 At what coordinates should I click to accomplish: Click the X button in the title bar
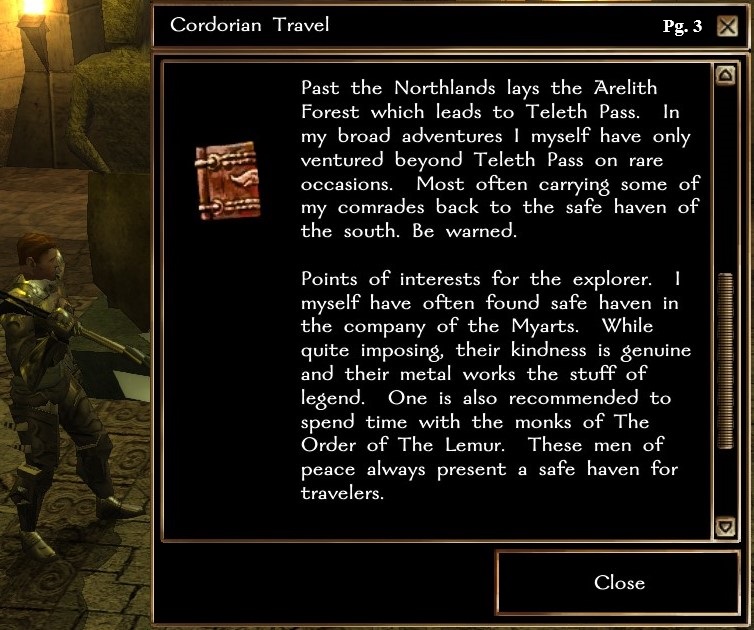point(728,26)
